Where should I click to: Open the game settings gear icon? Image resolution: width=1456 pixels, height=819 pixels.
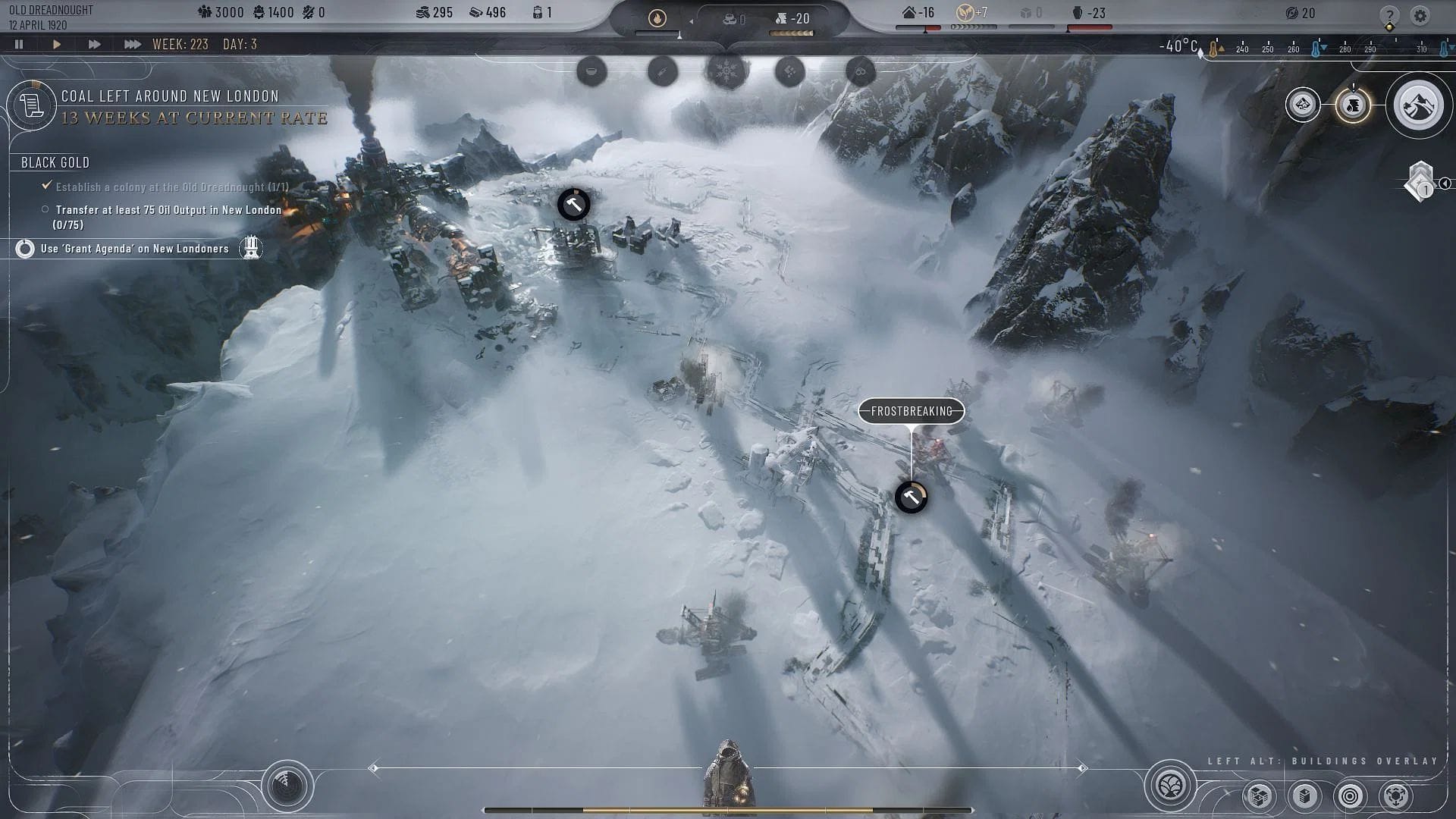click(1420, 15)
